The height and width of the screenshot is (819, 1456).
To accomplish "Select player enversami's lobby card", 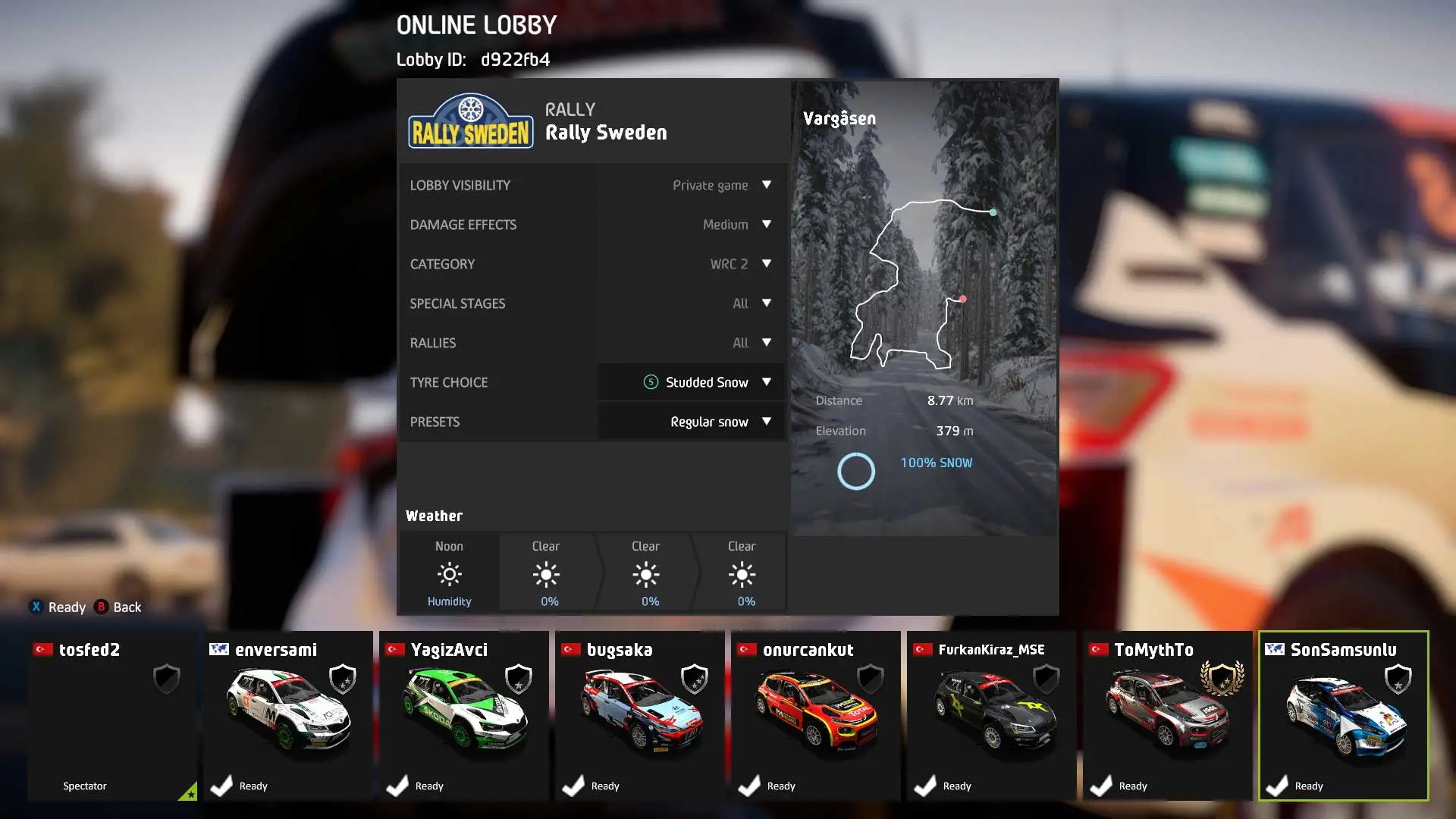I will point(288,715).
